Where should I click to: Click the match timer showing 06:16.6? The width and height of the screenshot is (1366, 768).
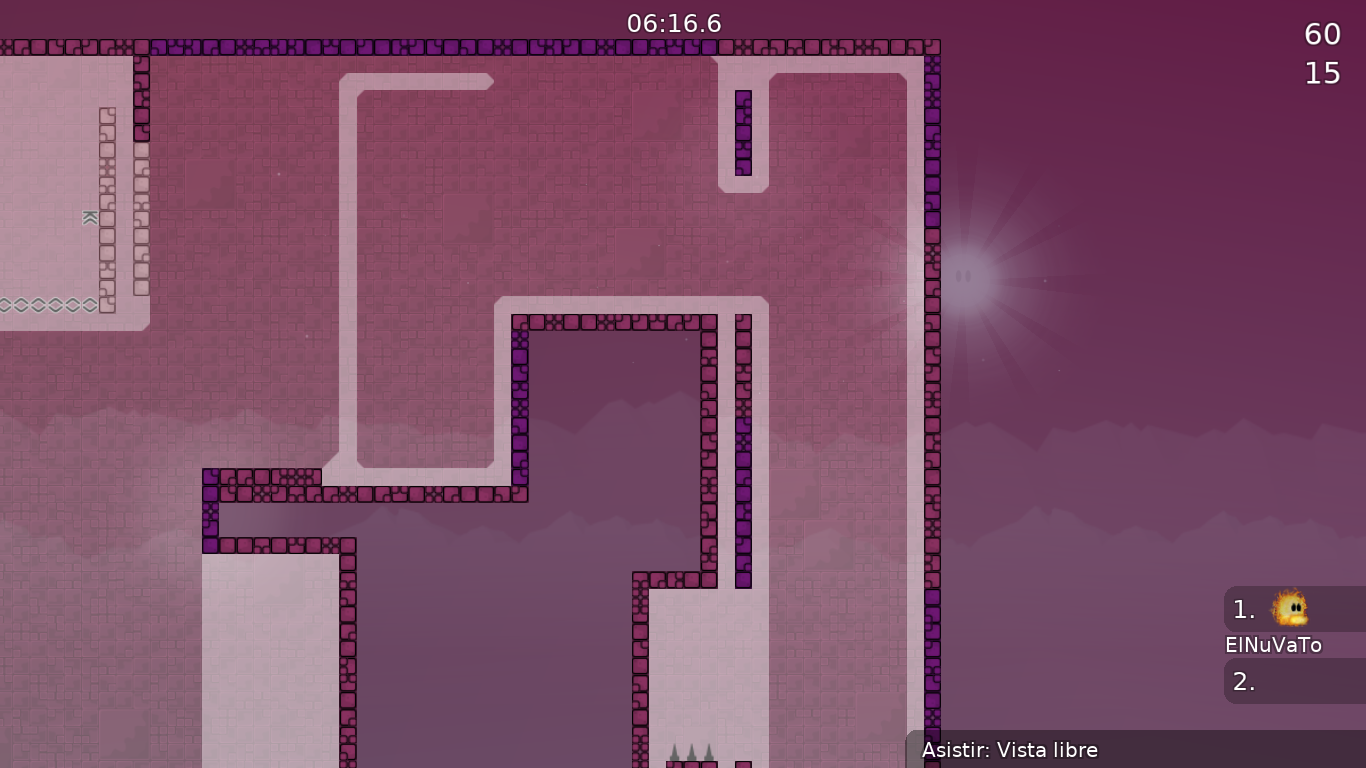point(672,24)
